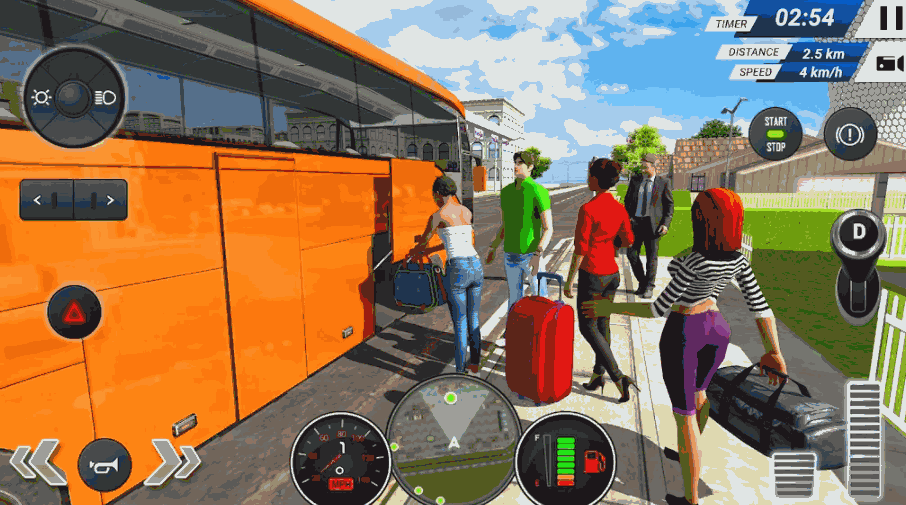
Task: Toggle the parking brake button
Action: (x=850, y=134)
